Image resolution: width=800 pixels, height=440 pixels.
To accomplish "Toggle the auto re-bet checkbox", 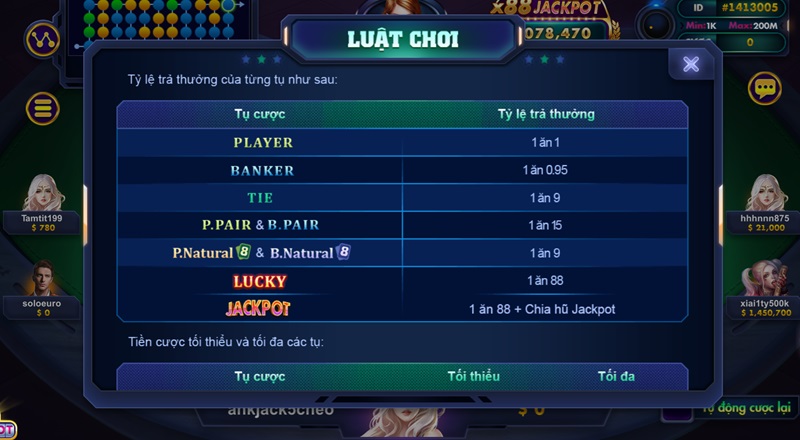I will click(679, 409).
